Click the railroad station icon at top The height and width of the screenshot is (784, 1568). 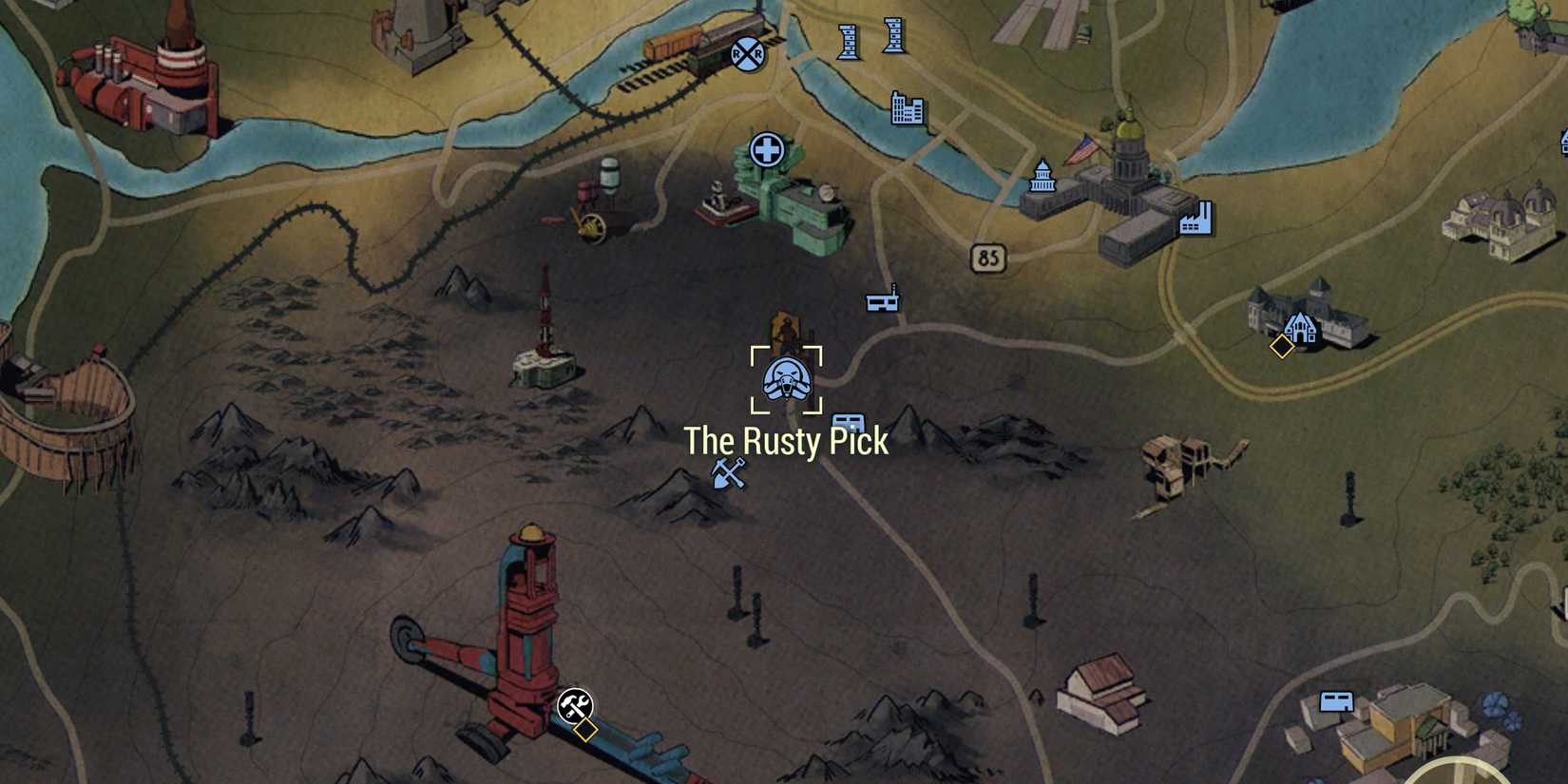pyautogui.click(x=746, y=55)
